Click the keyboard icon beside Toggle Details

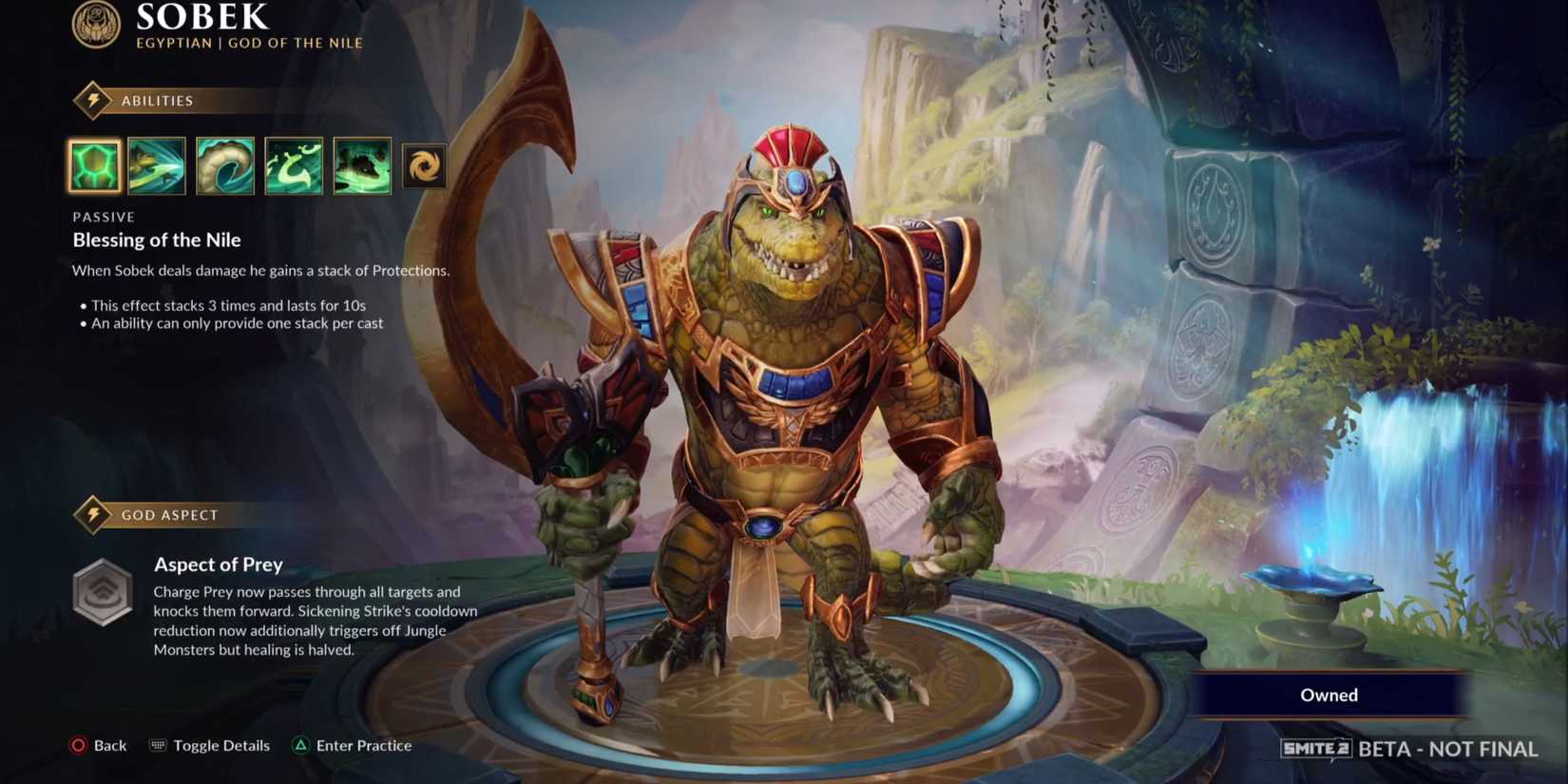(x=156, y=745)
